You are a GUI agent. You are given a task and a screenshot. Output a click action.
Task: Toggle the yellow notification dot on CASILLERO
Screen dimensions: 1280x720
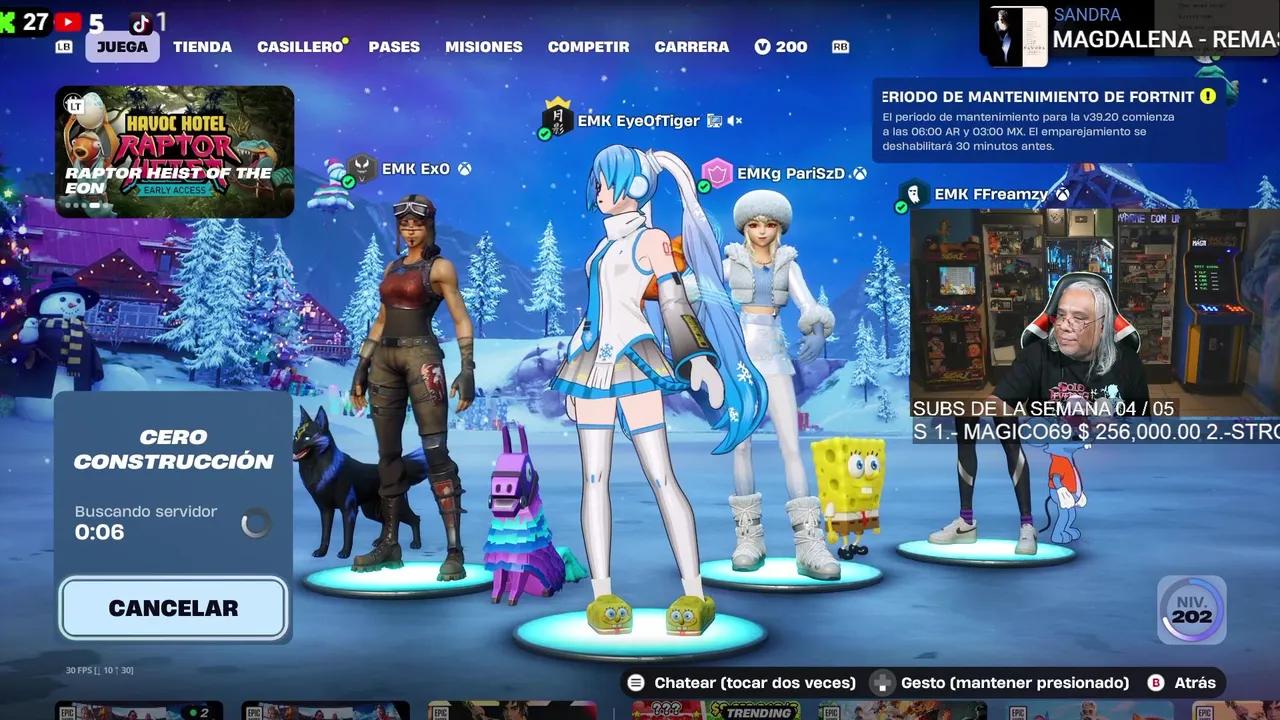click(x=344, y=38)
